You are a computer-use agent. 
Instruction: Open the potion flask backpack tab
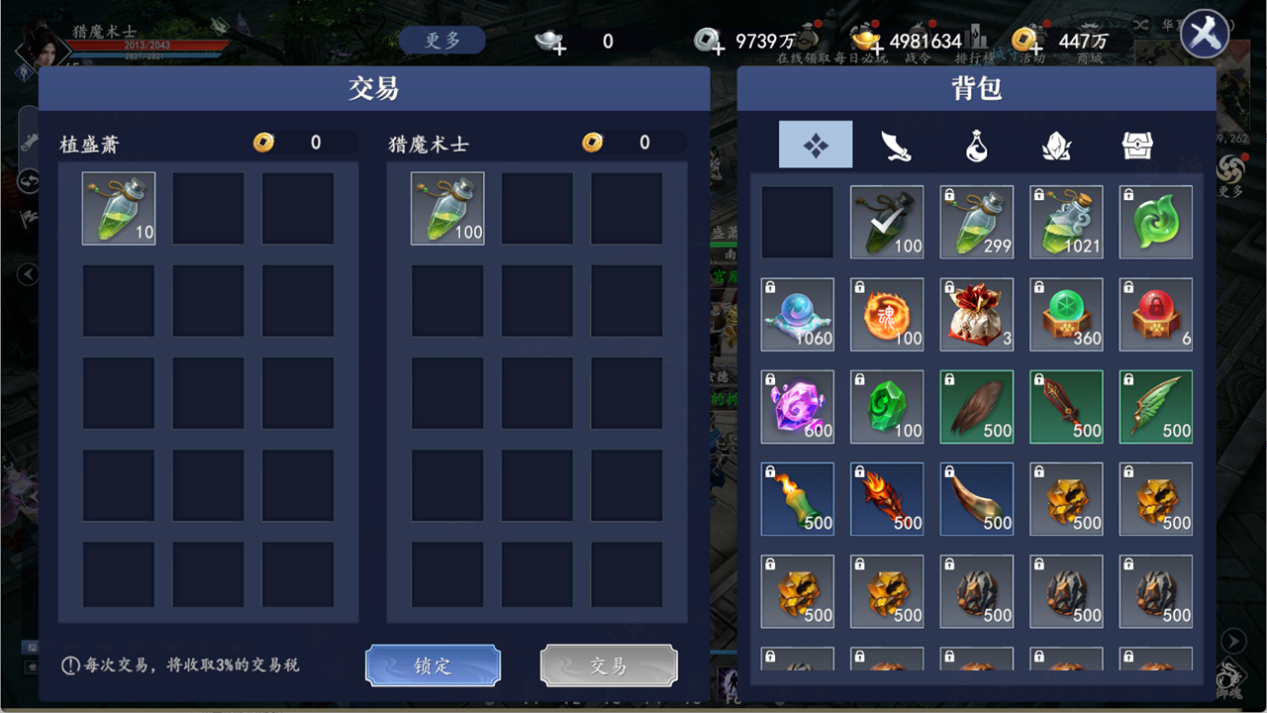coord(976,145)
